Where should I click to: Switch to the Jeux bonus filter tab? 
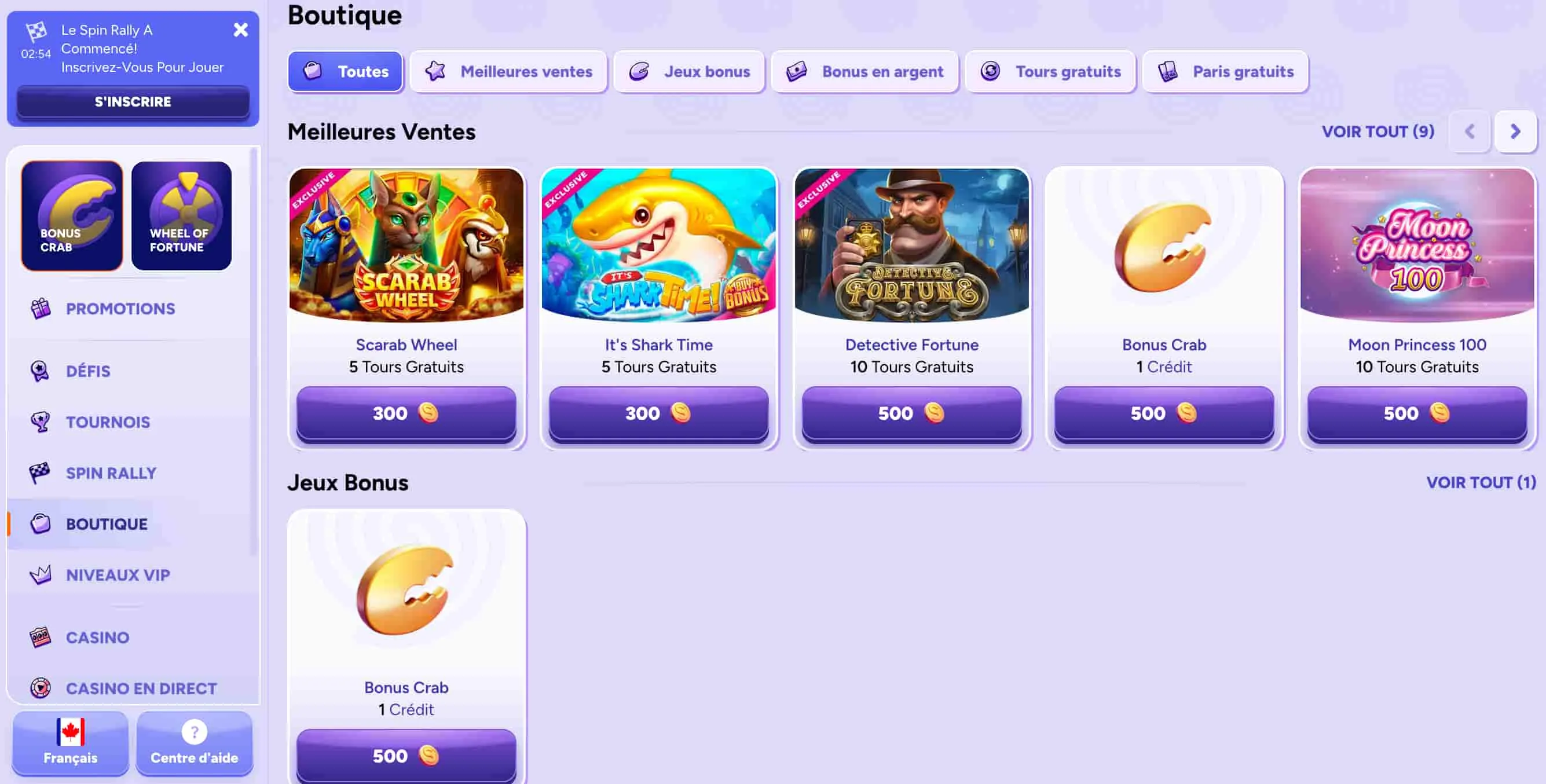coord(688,71)
